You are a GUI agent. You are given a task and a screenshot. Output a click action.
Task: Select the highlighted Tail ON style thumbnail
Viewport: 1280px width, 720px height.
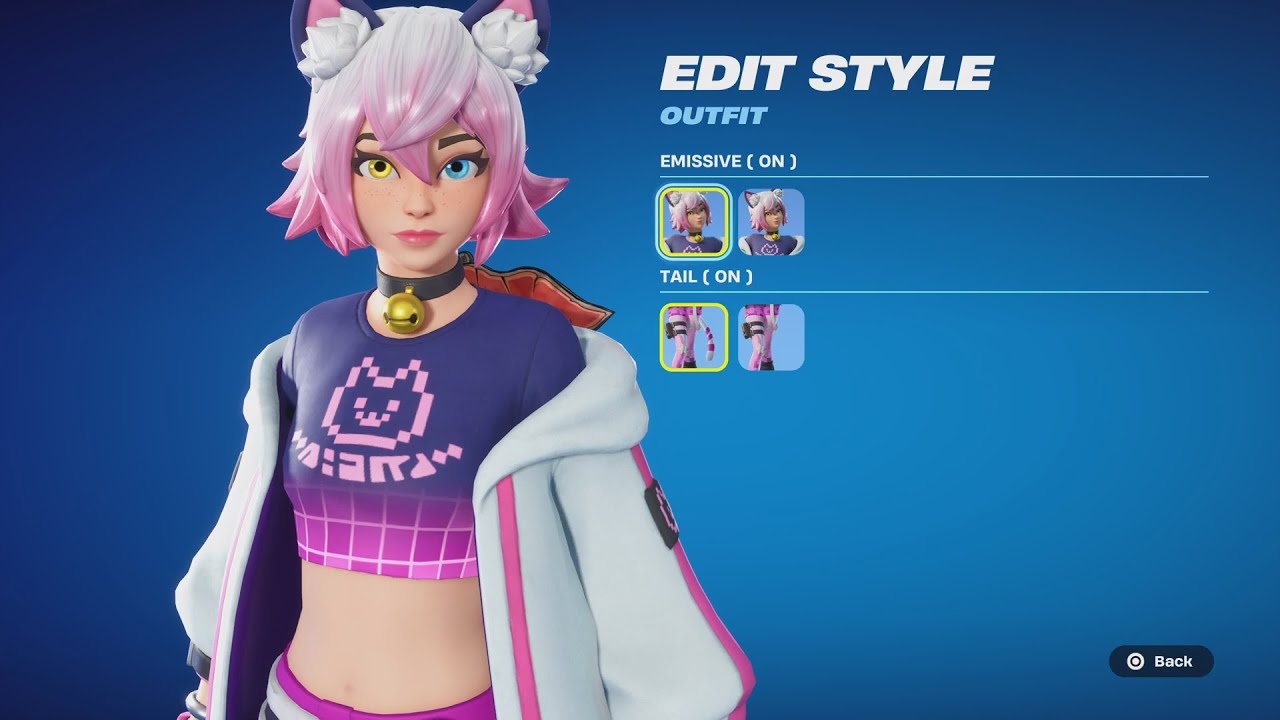coord(693,337)
